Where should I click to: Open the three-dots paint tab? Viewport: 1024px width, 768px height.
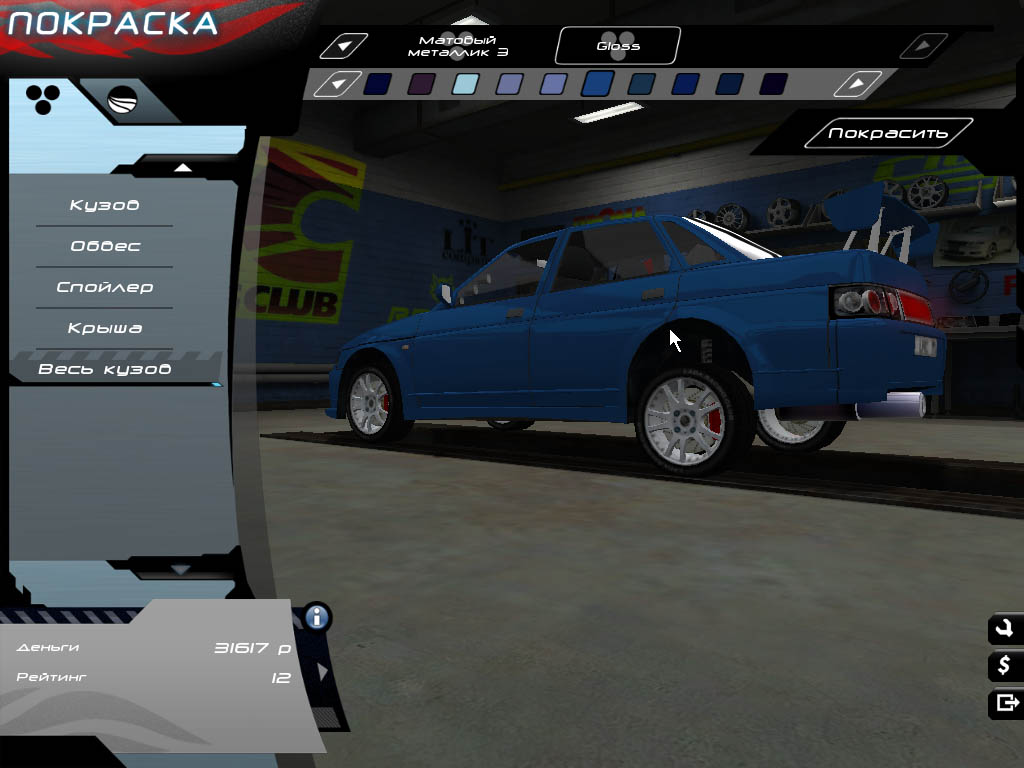[x=42, y=98]
